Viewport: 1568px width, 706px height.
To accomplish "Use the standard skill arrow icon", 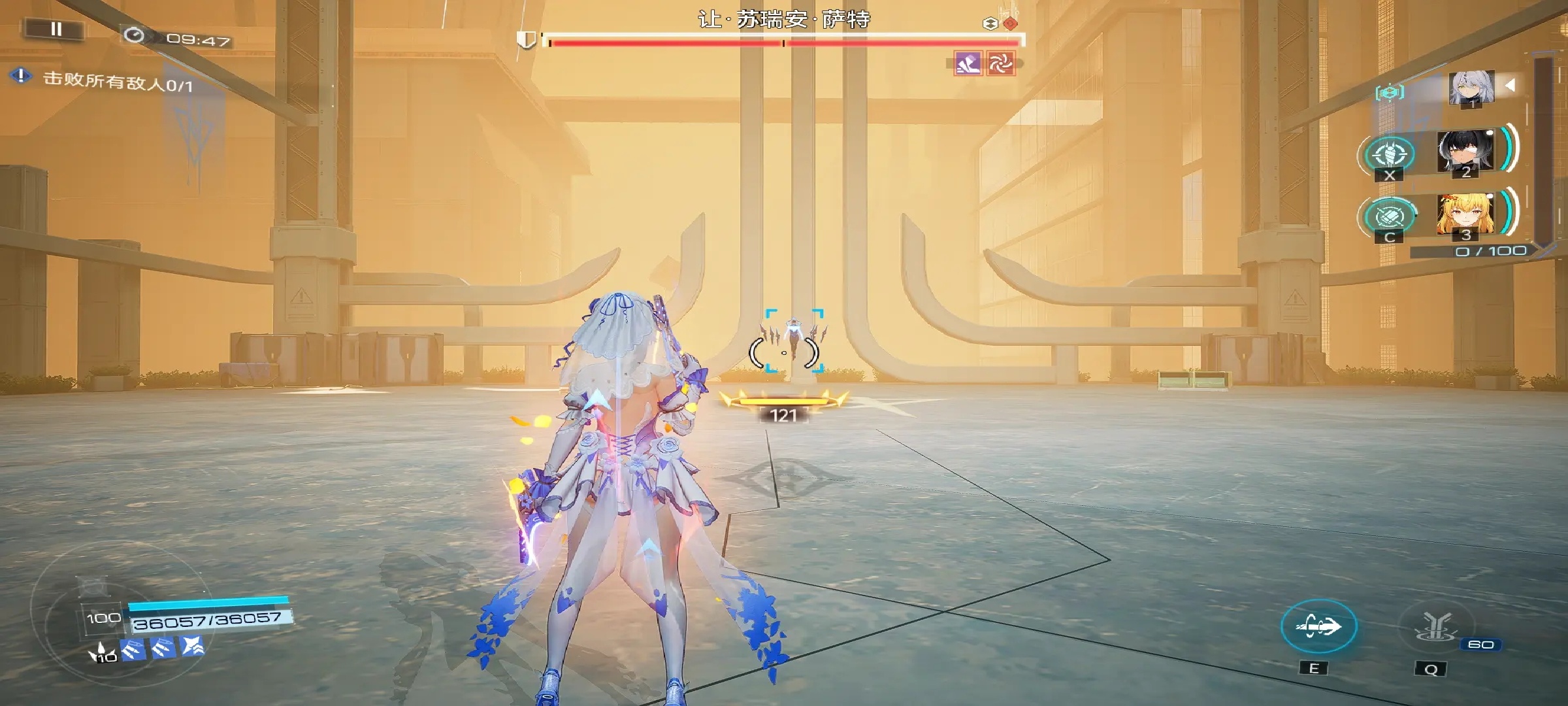I will pyautogui.click(x=1318, y=626).
